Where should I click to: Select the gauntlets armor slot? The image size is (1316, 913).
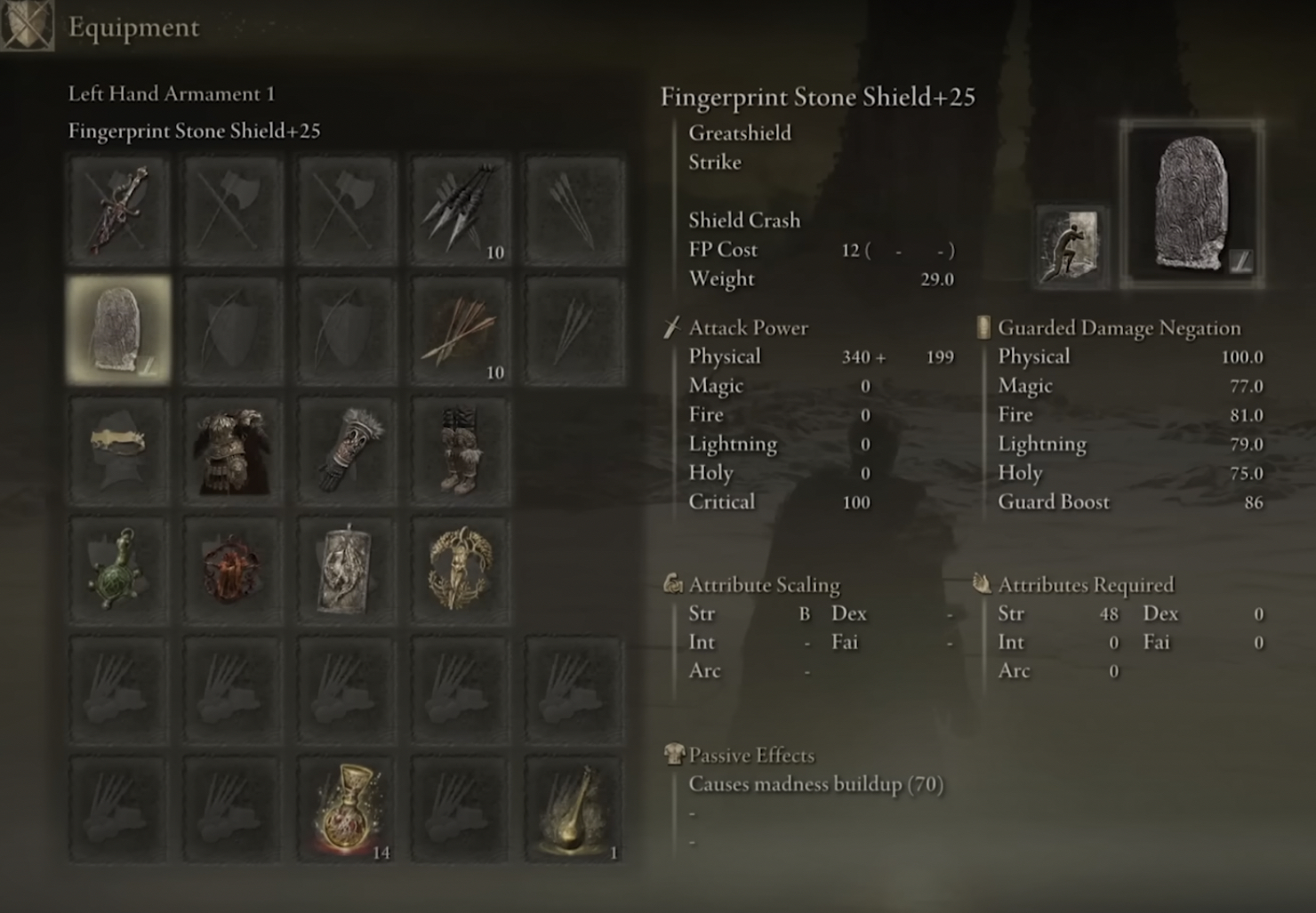click(x=346, y=450)
